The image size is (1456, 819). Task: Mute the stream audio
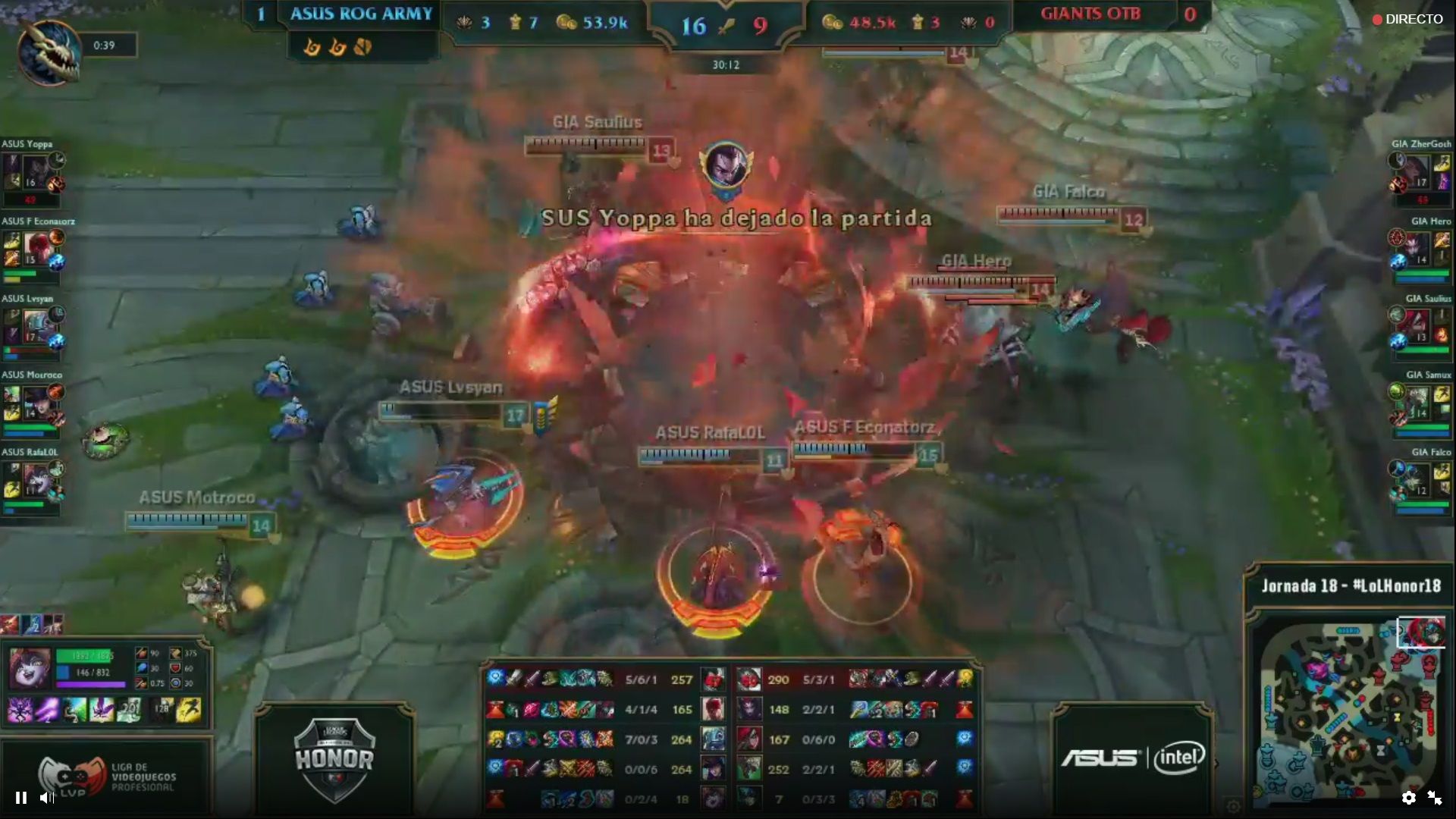tap(47, 797)
